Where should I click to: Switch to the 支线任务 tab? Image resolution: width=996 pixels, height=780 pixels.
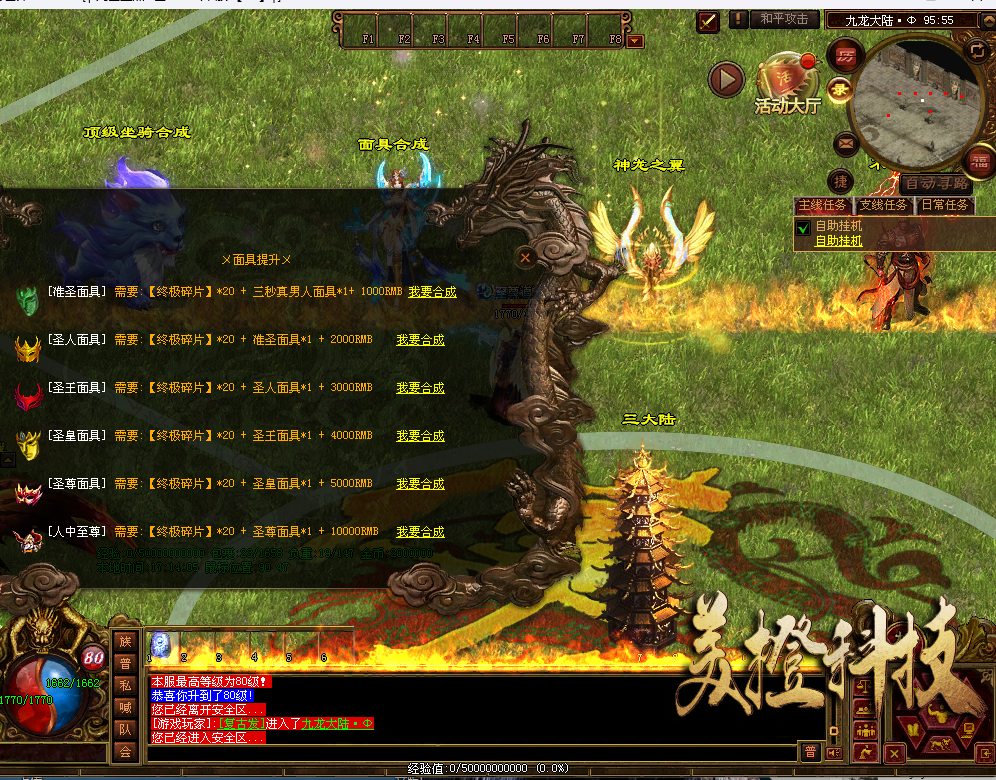tap(884, 206)
